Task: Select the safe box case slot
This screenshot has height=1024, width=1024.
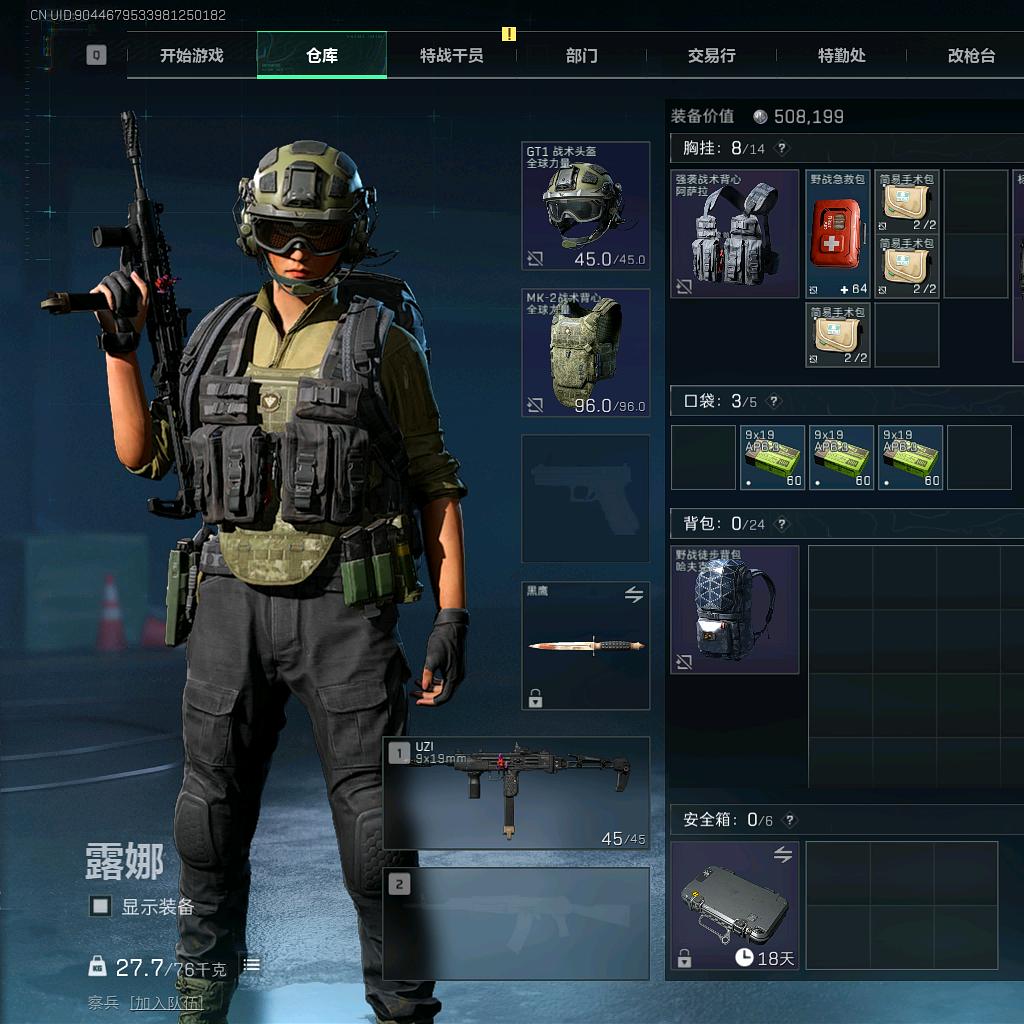Action: tap(735, 905)
